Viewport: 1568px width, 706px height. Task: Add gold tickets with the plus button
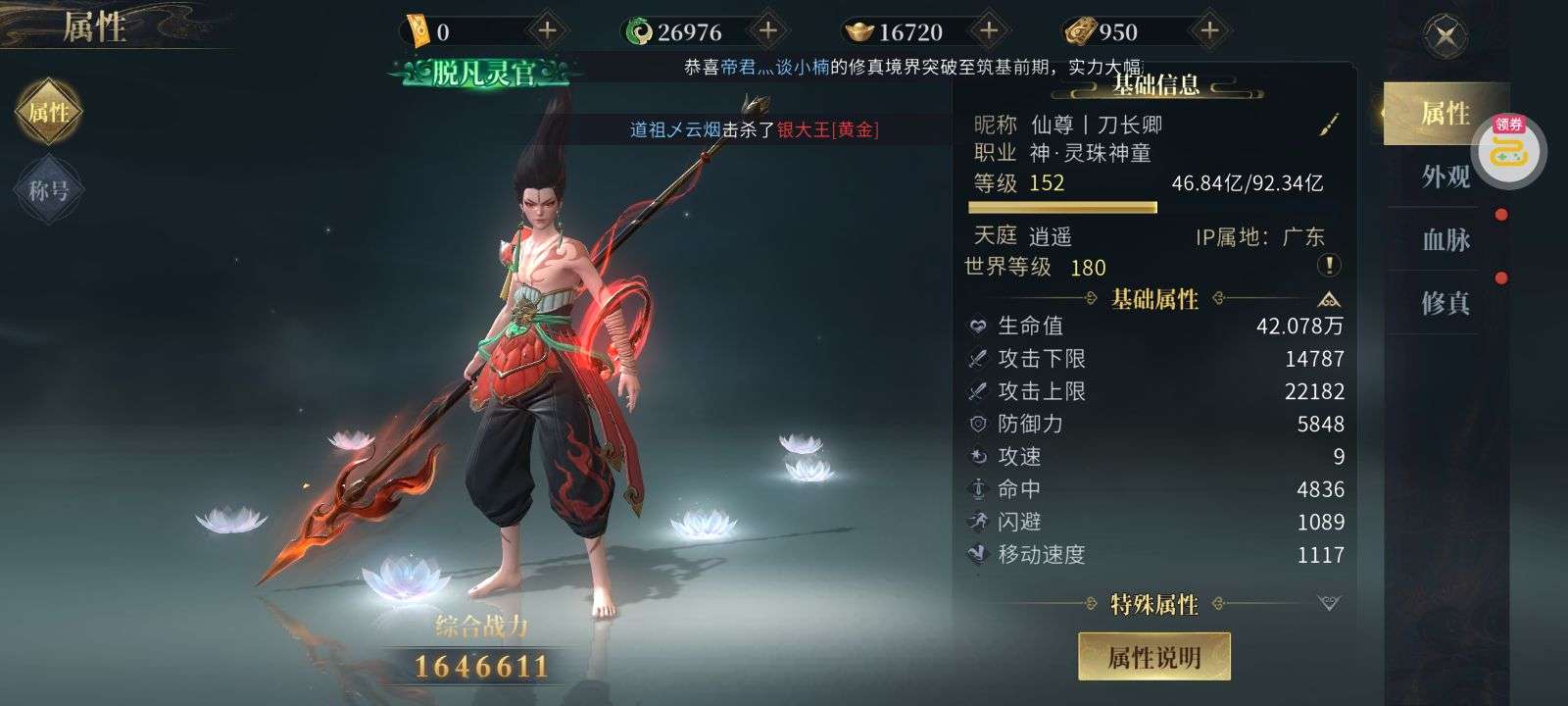coord(547,31)
